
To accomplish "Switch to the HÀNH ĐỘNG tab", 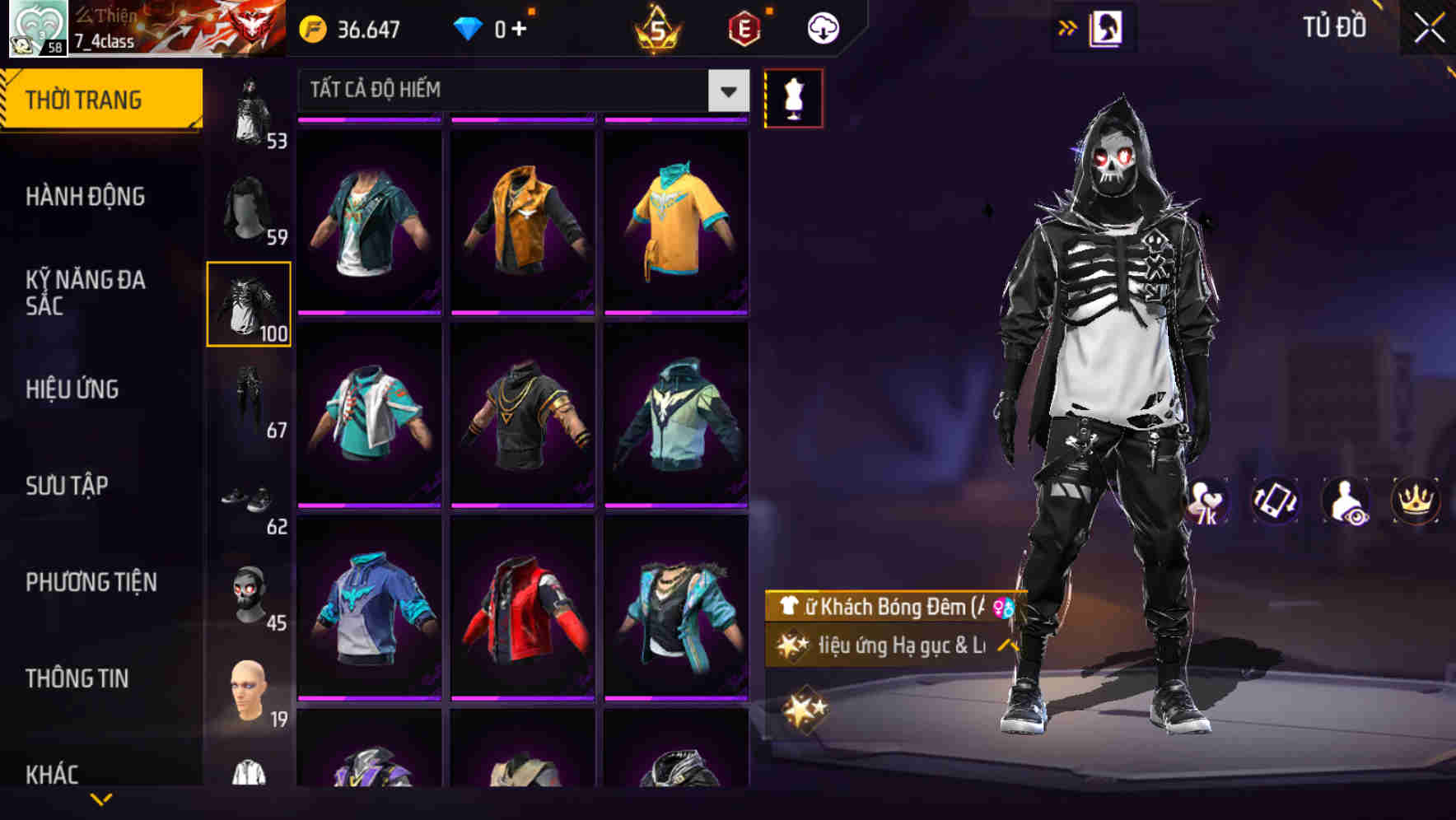I will (85, 197).
